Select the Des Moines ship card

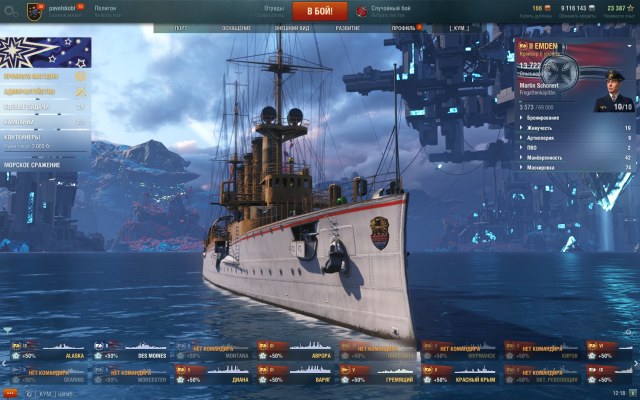point(131,350)
